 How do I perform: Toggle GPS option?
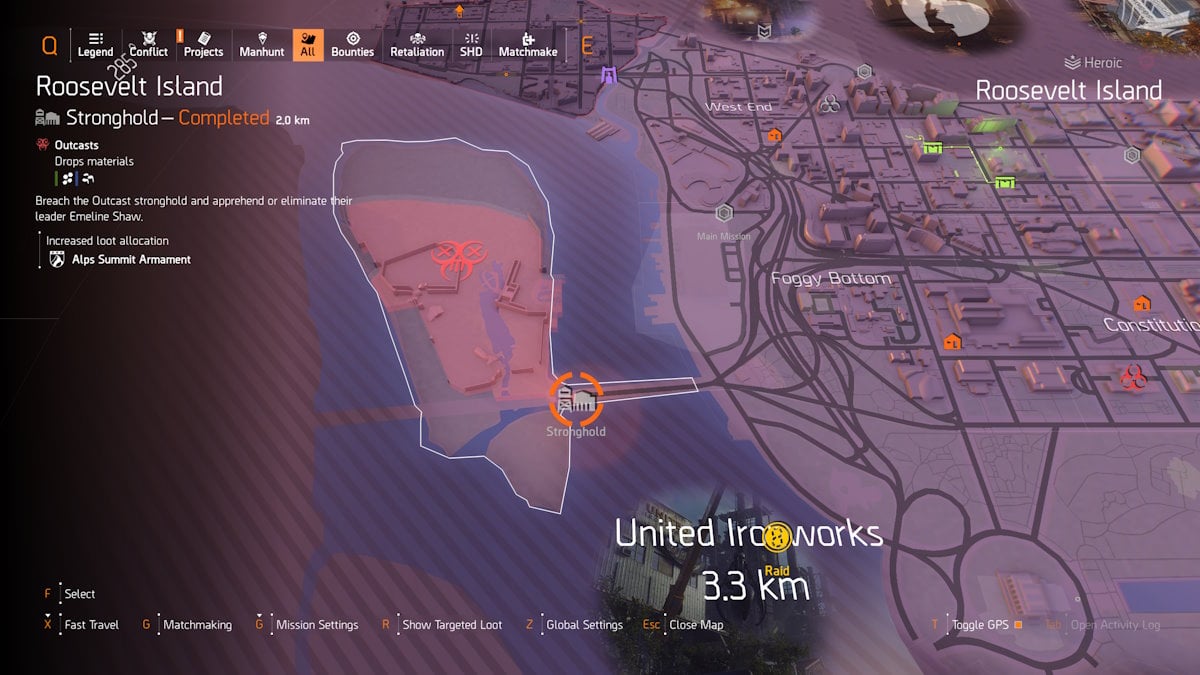(979, 625)
